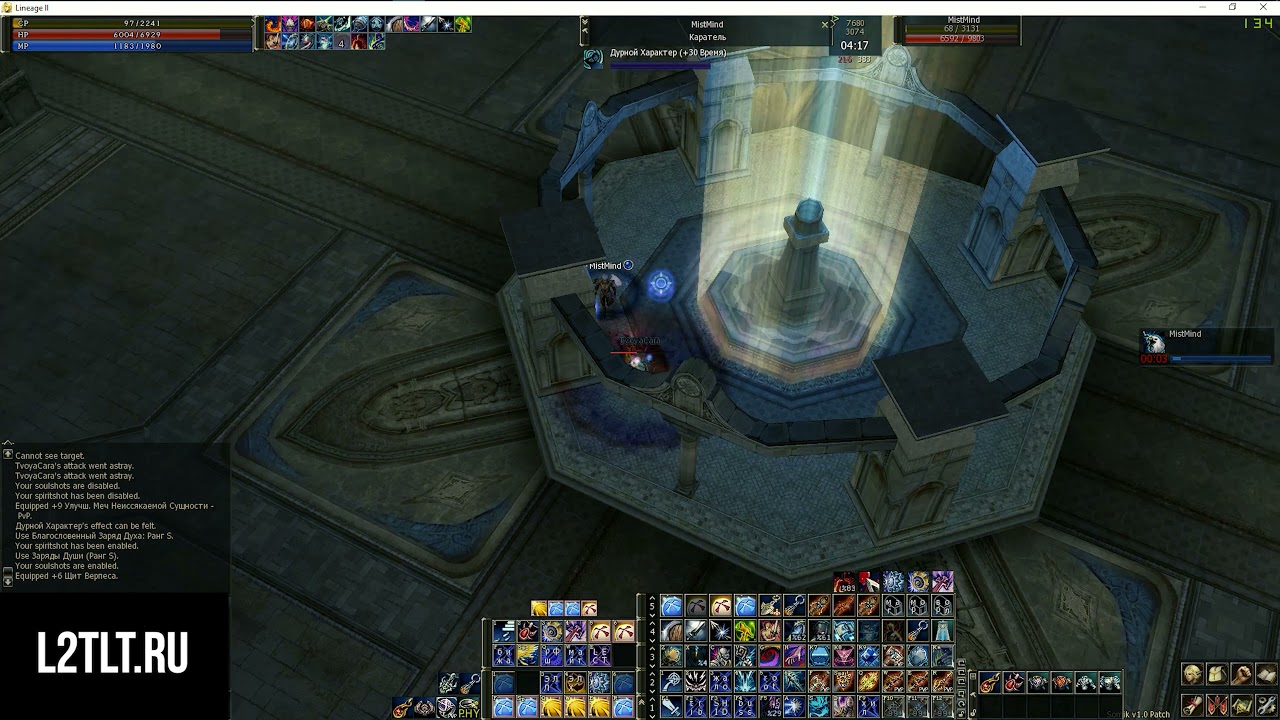The height and width of the screenshot is (720, 1280).
Task: Close the Lineage II window
Action: coord(1263,7)
